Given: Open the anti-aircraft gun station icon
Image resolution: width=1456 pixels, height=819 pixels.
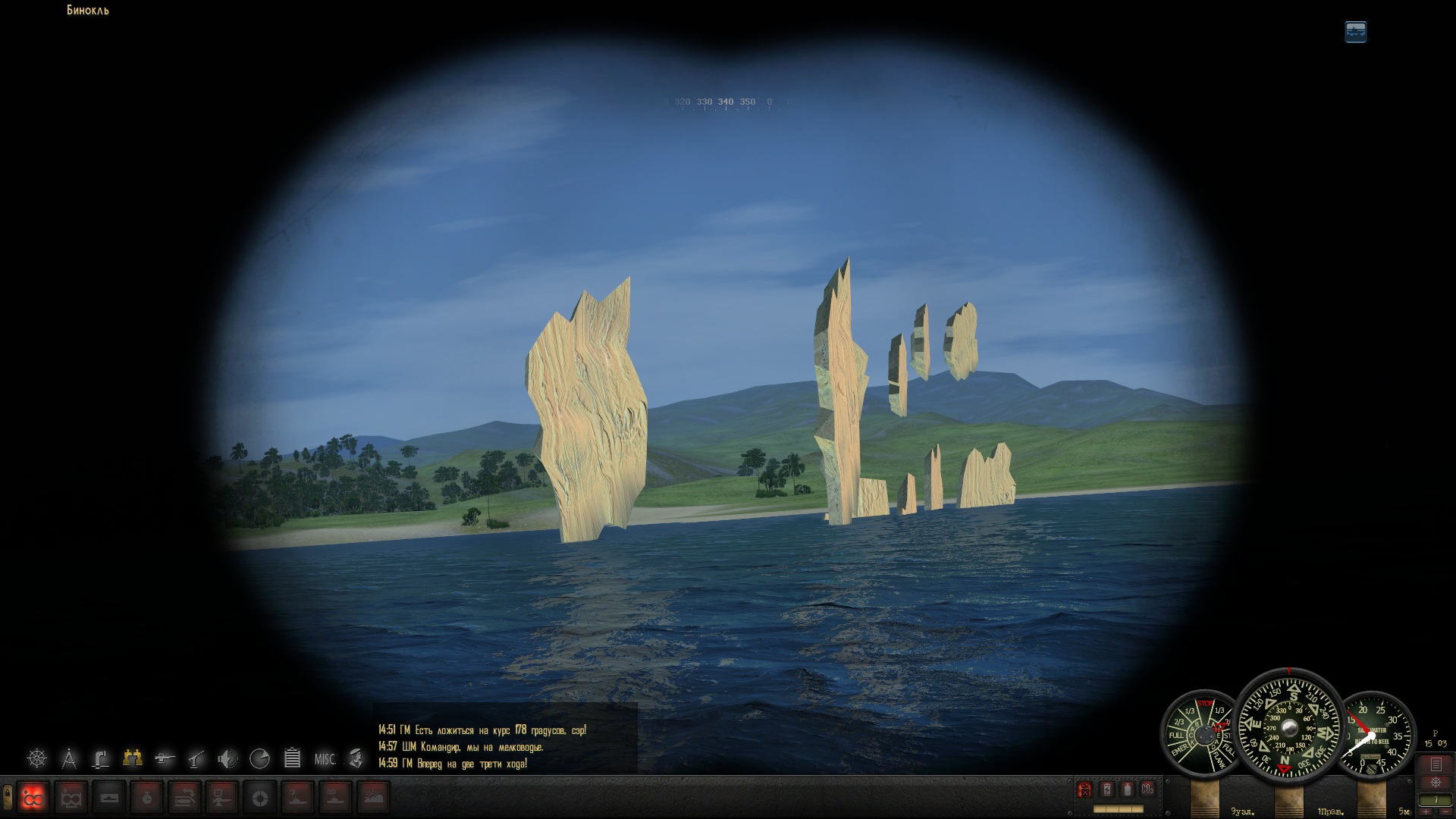Looking at the screenshot, I should [x=196, y=758].
